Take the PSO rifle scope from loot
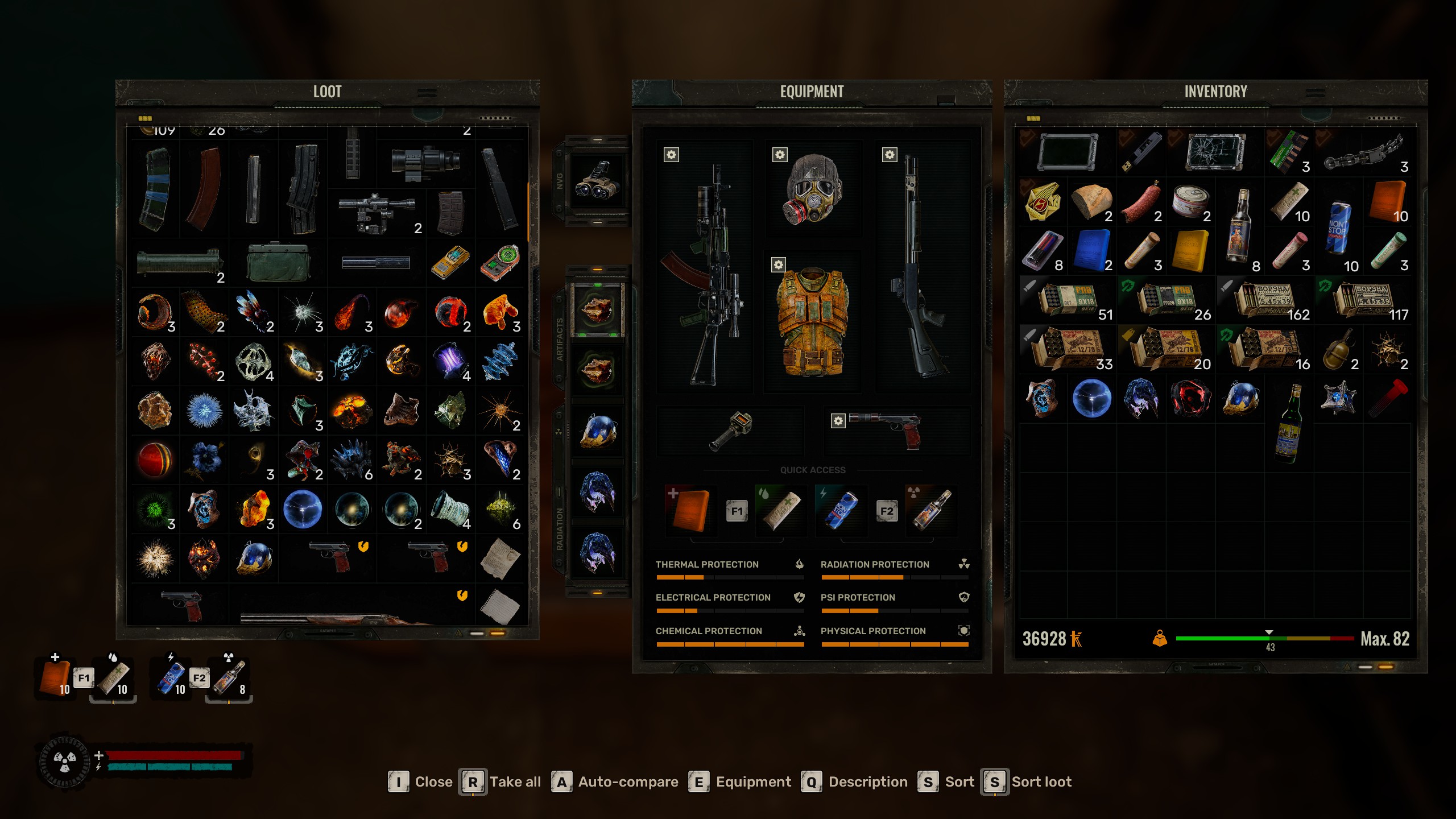 377,213
